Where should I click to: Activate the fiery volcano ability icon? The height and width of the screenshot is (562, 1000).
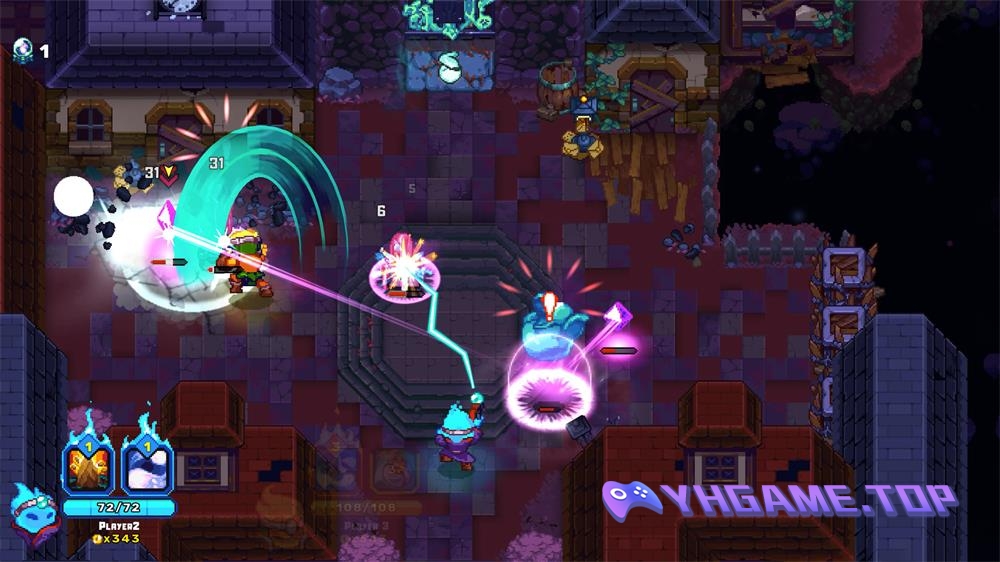coord(89,468)
